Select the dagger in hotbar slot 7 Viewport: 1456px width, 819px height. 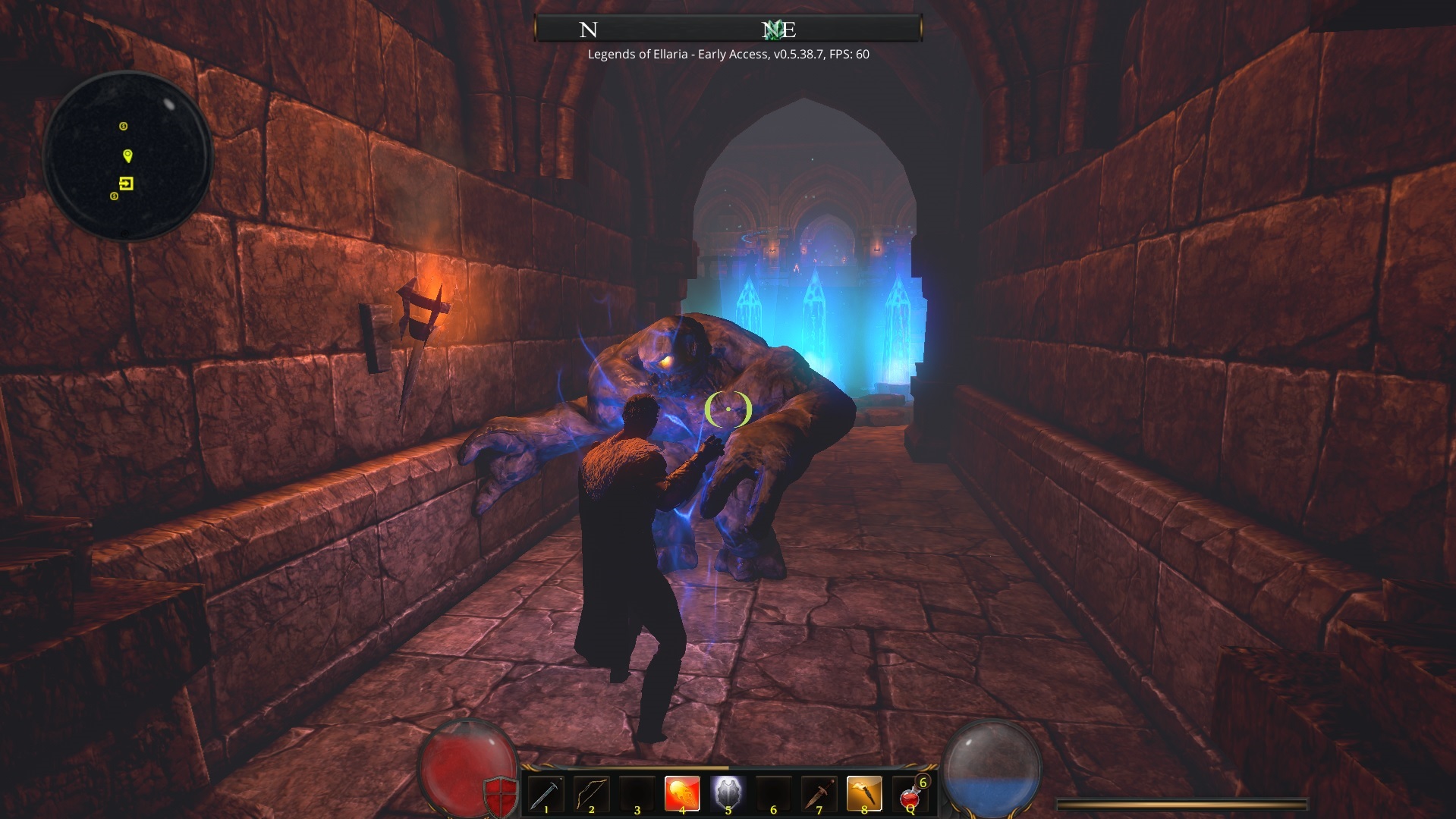coord(819,792)
